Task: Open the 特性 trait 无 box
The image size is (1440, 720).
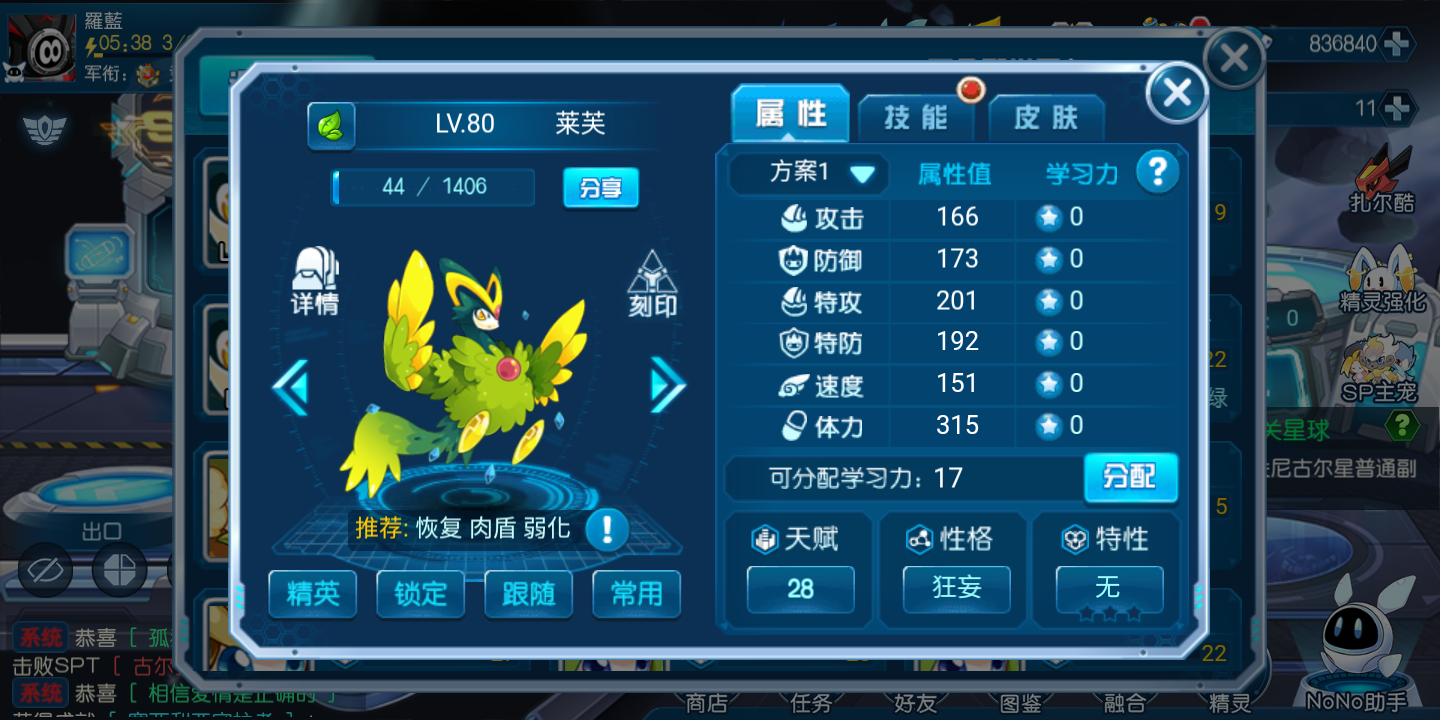Action: pos(1109,588)
